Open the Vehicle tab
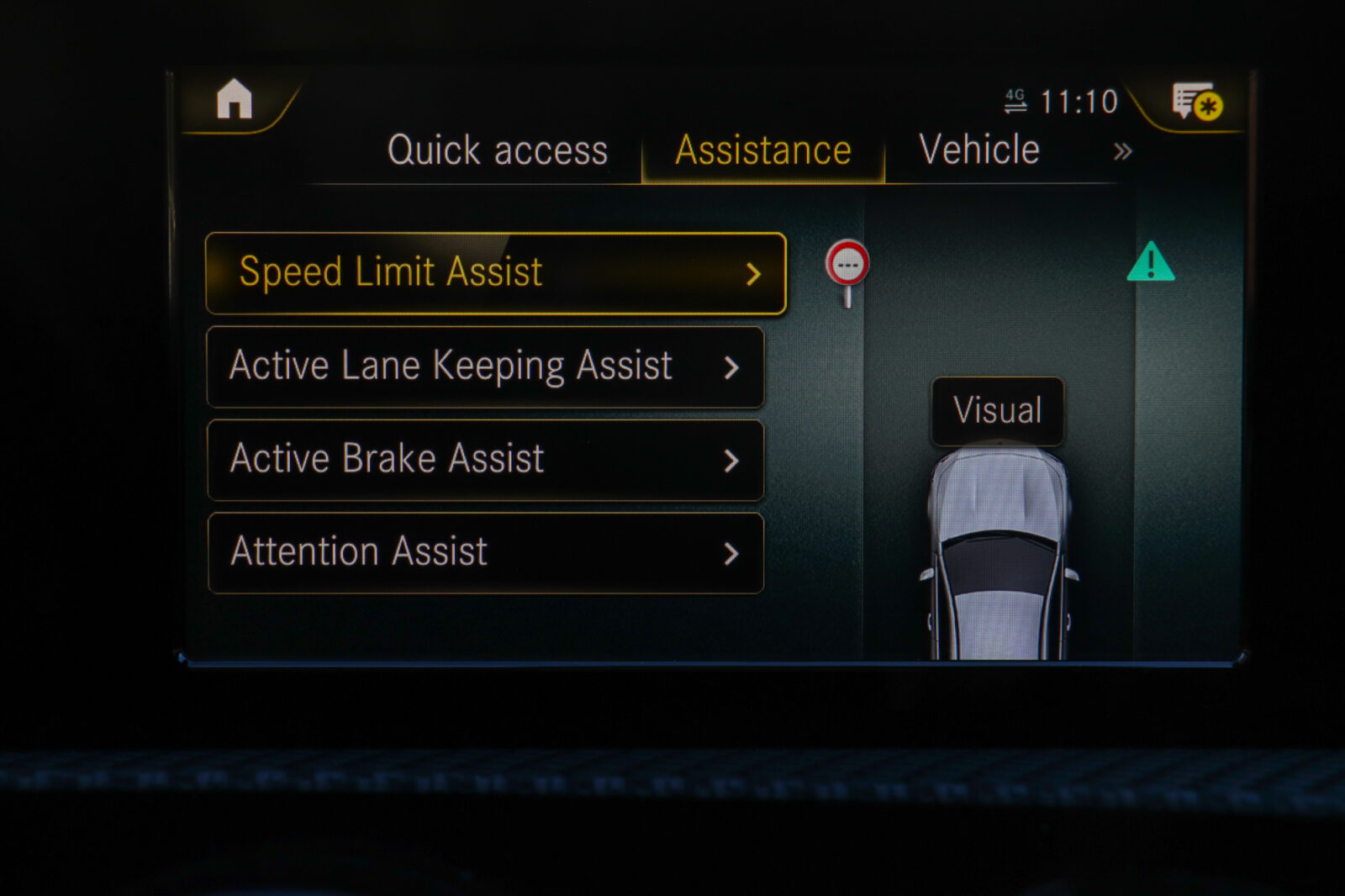This screenshot has width=1345, height=896. (x=979, y=150)
